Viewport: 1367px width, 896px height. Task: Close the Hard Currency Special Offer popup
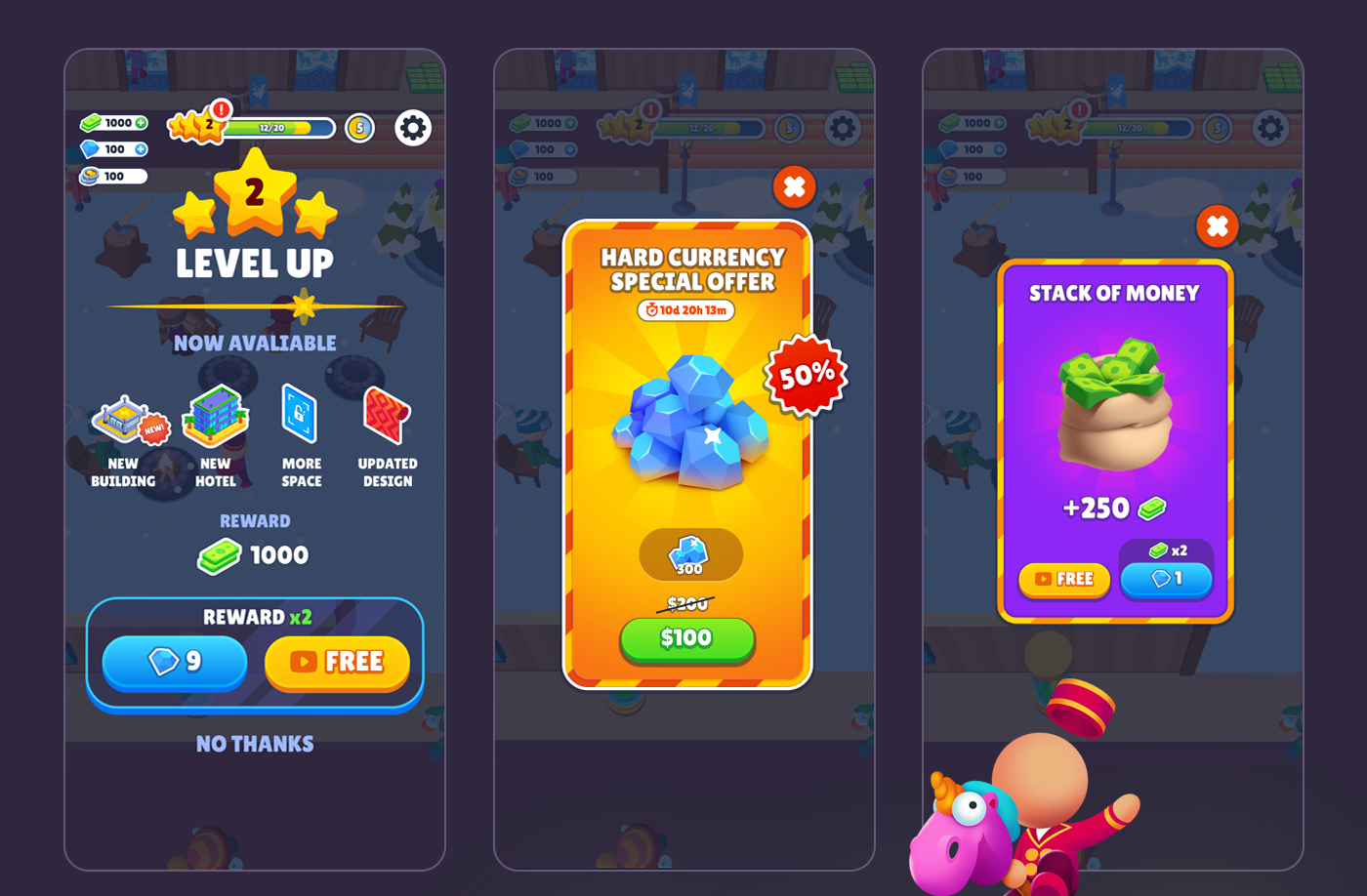pyautogui.click(x=793, y=188)
